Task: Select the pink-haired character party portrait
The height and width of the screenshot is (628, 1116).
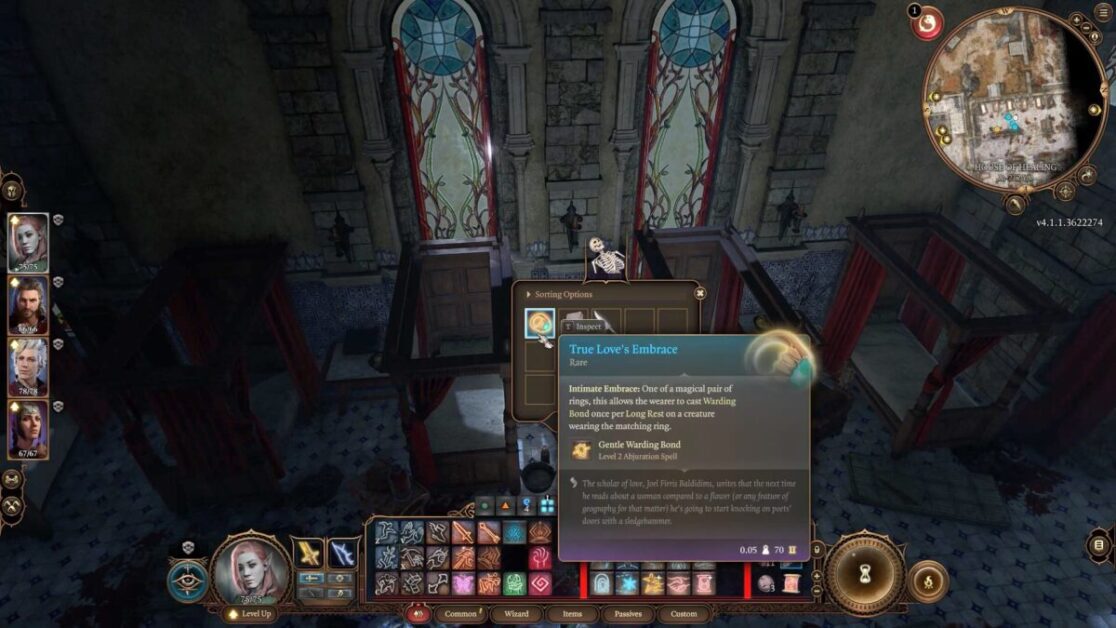Action: pos(28,241)
